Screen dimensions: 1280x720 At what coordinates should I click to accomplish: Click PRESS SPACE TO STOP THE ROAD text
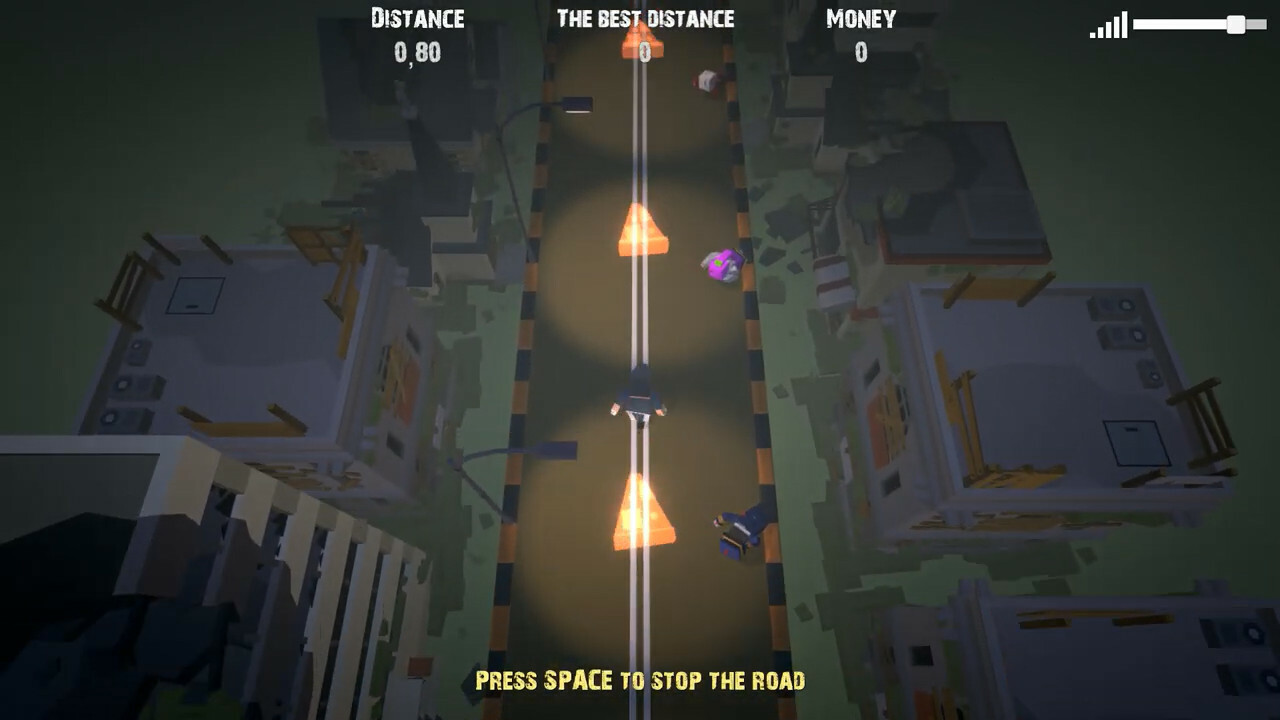(640, 679)
